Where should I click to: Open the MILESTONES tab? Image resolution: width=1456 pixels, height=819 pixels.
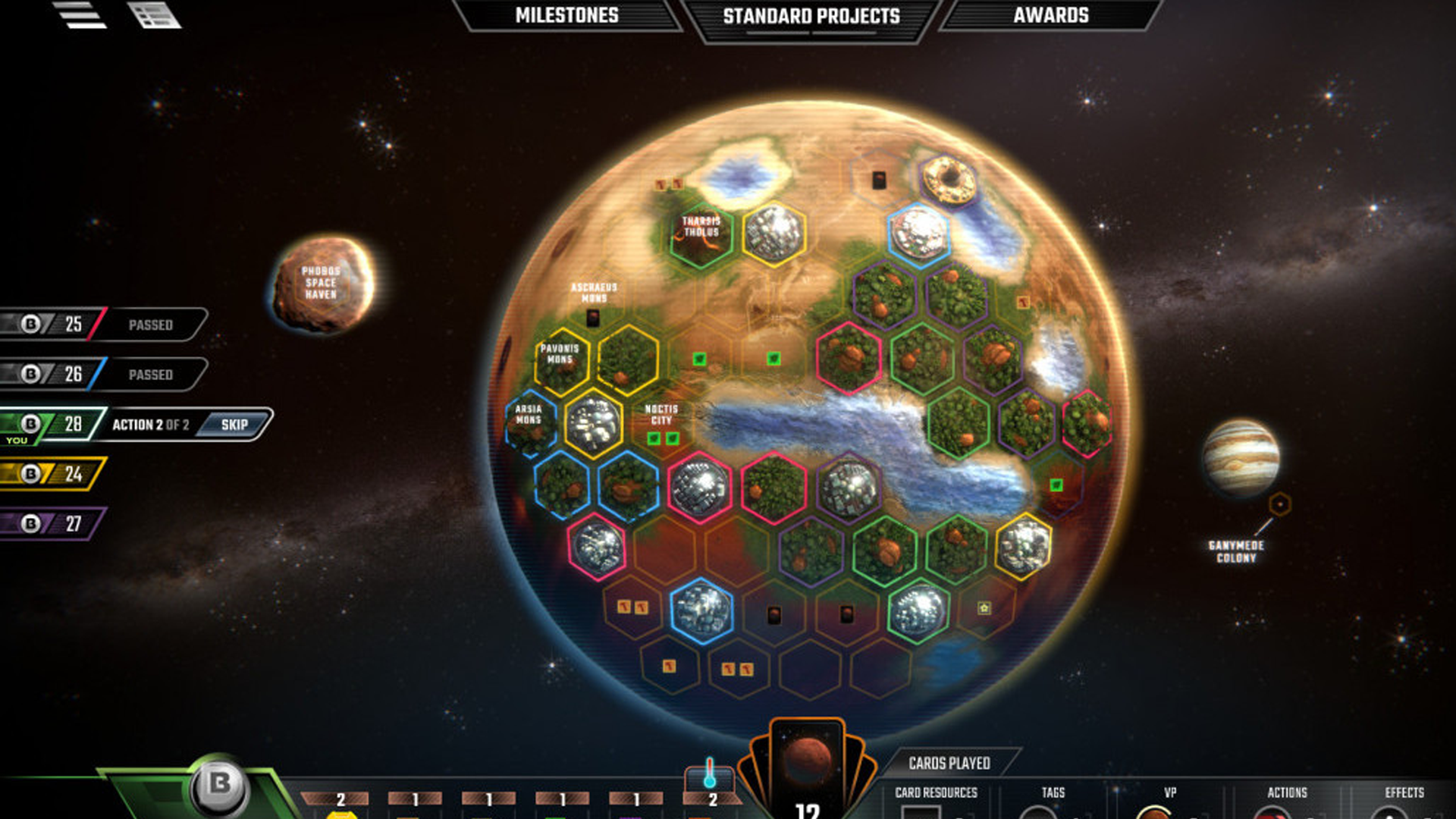pos(566,14)
